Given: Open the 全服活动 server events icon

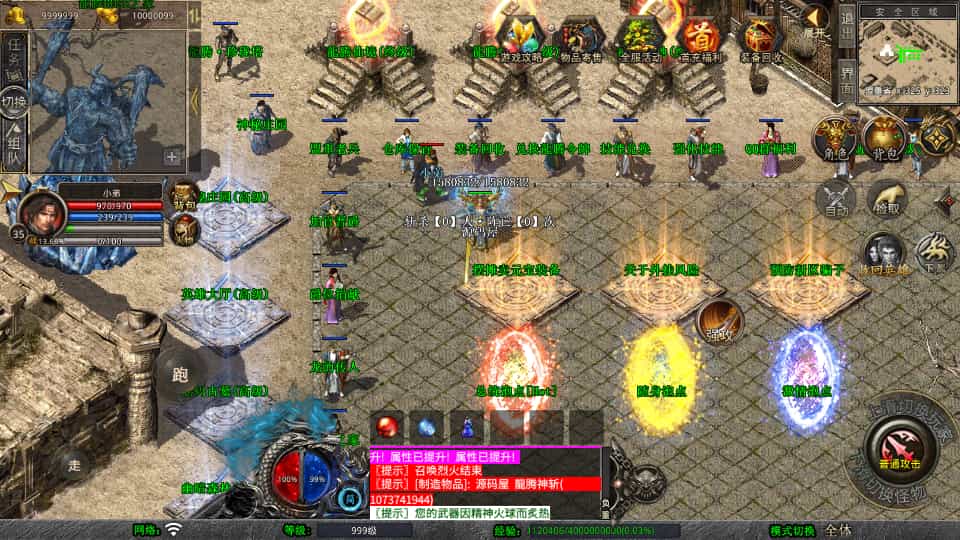Looking at the screenshot, I should (x=641, y=37).
